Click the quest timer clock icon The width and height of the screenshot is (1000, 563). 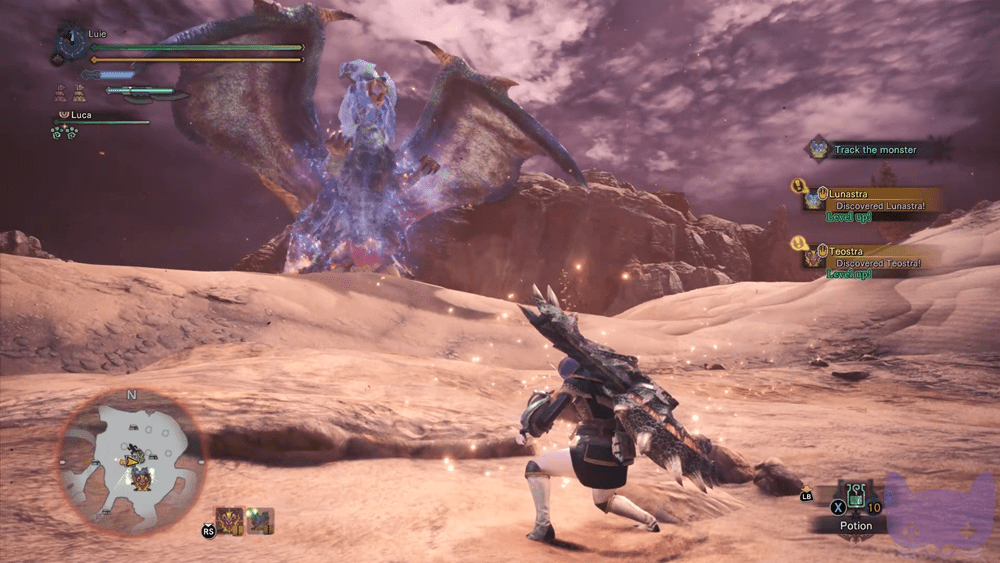point(70,43)
